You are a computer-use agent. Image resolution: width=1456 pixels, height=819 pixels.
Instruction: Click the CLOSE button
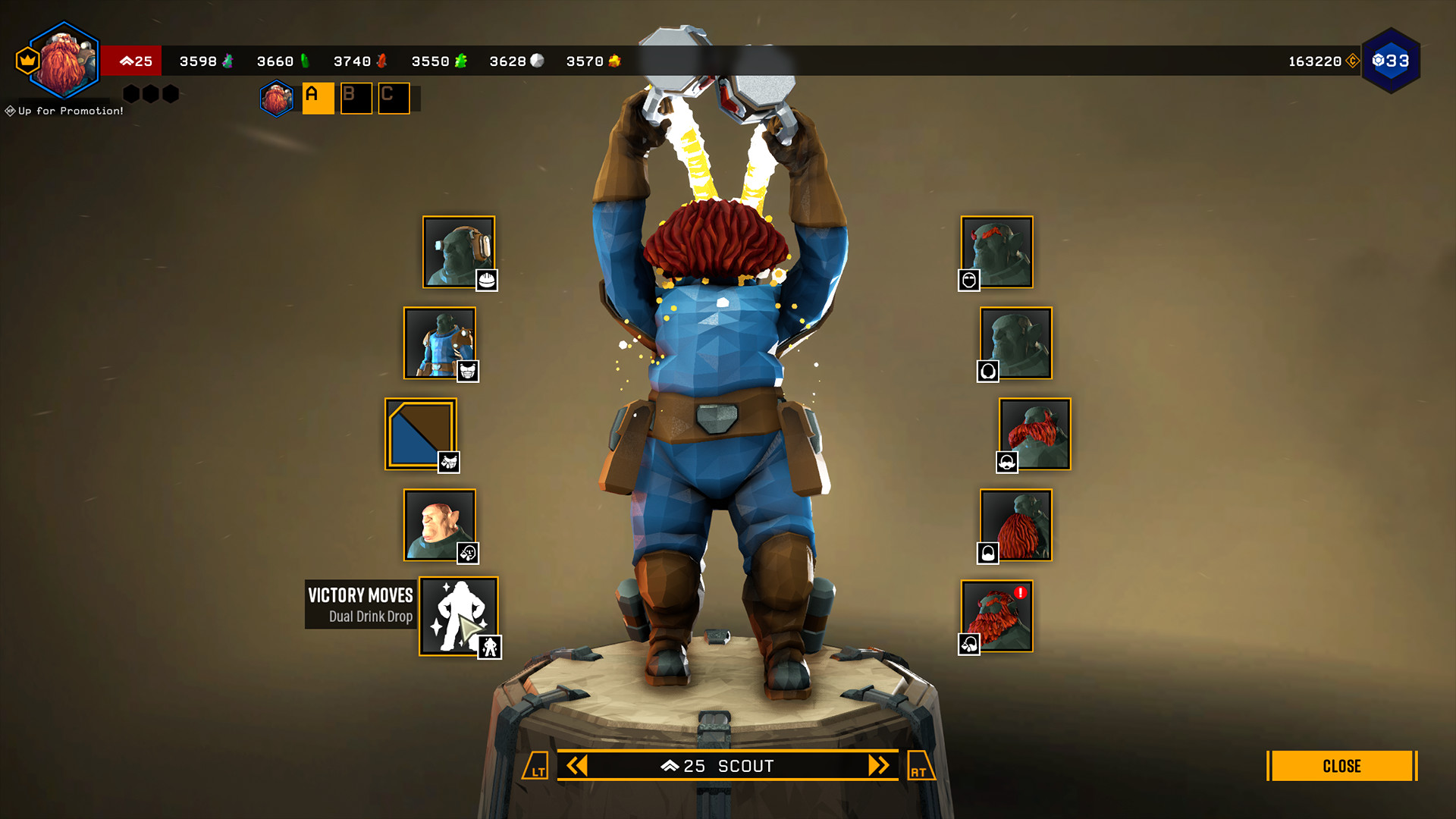[x=1341, y=766]
